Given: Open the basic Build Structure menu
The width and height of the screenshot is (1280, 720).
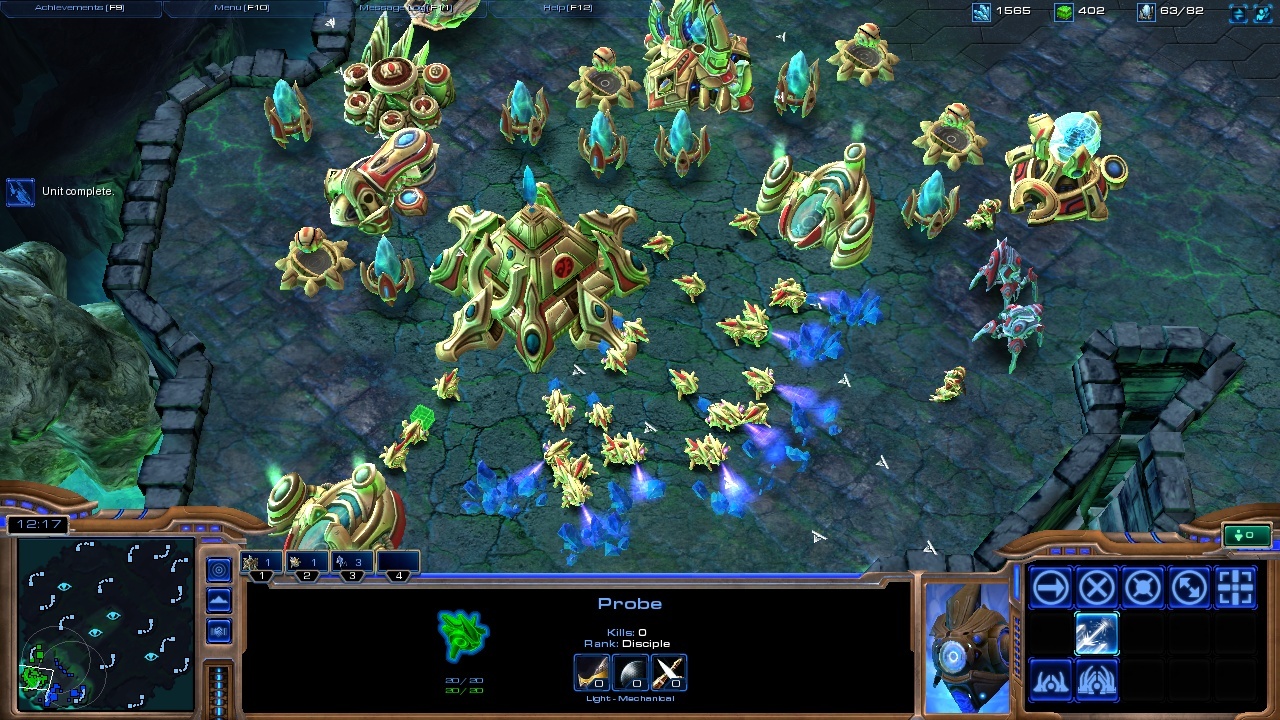Looking at the screenshot, I should coord(1050,682).
